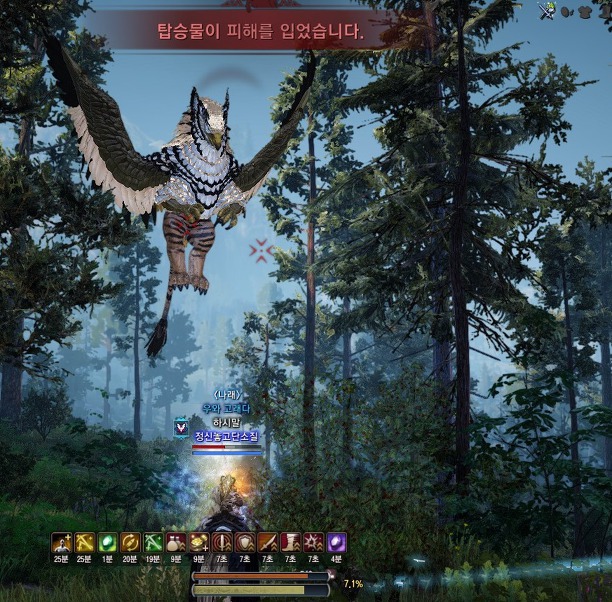Click the crossed swords status icon
This screenshot has height=602, width=612.
[x=546, y=11]
